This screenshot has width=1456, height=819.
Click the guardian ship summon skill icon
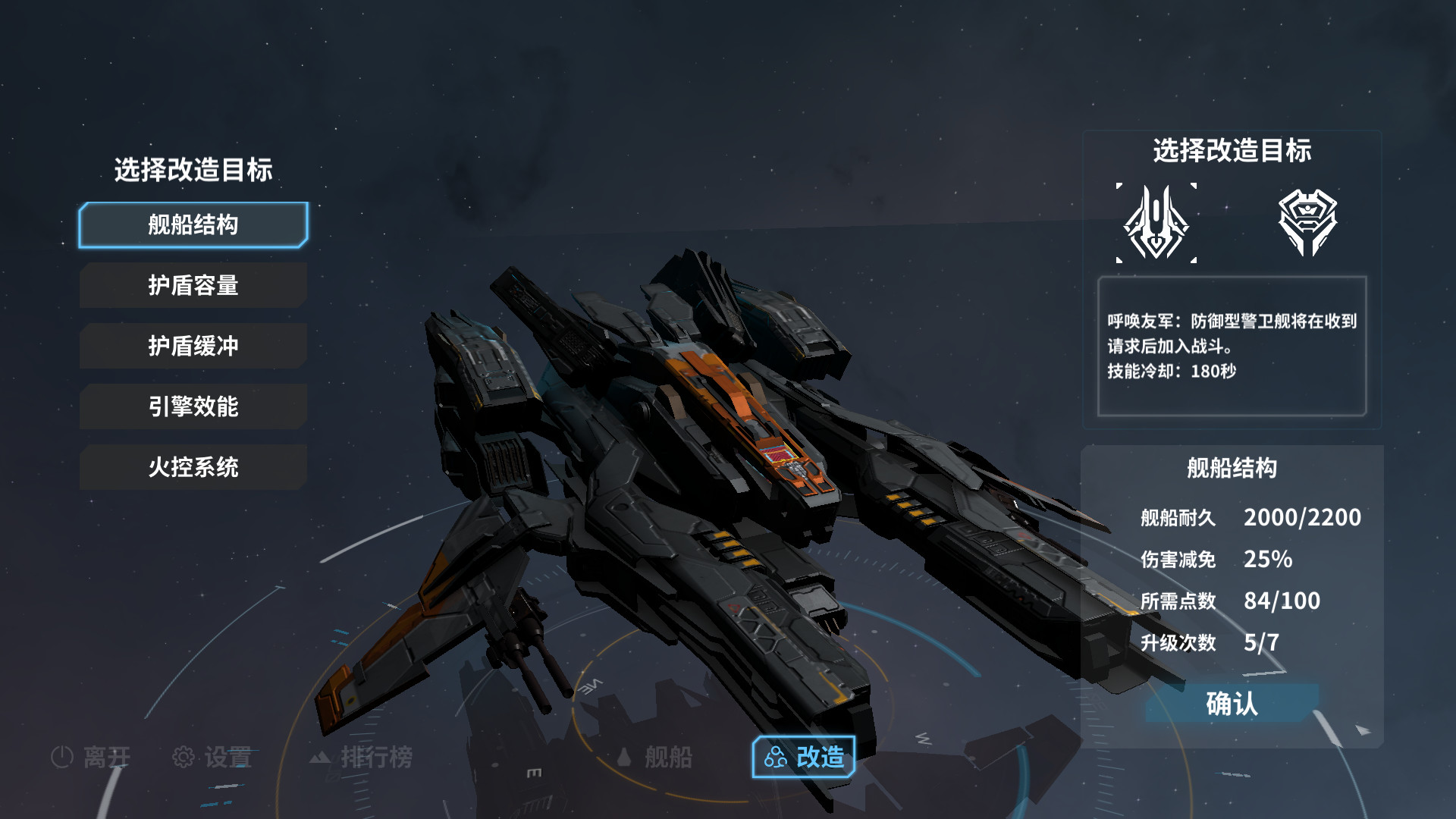(1156, 222)
